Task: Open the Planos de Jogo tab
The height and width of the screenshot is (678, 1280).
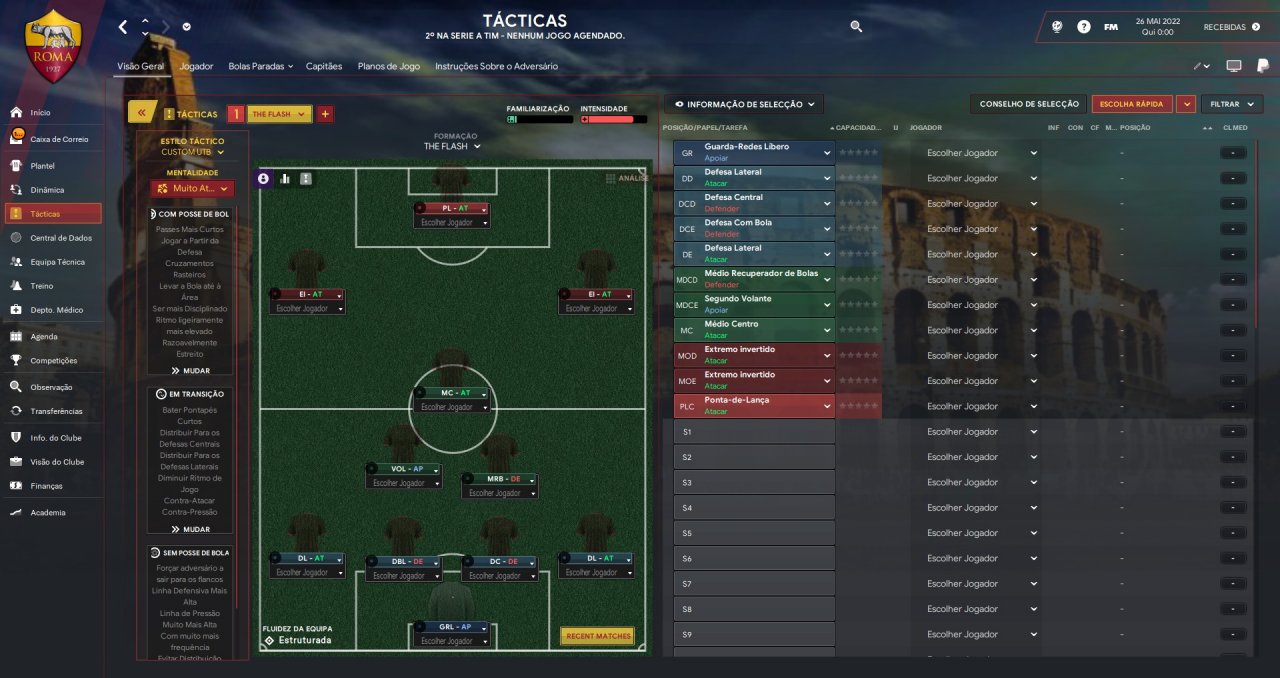Action: (389, 66)
